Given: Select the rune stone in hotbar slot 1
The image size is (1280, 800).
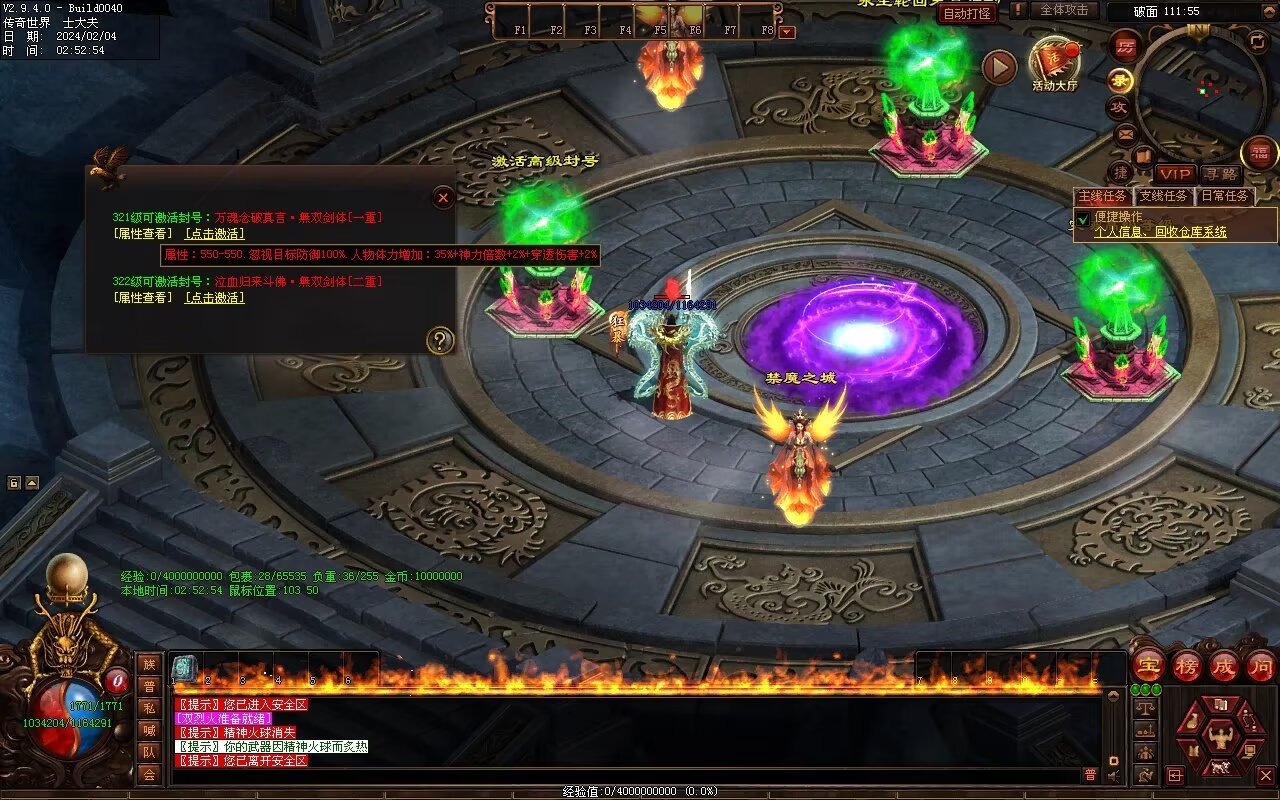Looking at the screenshot, I should point(184,668).
